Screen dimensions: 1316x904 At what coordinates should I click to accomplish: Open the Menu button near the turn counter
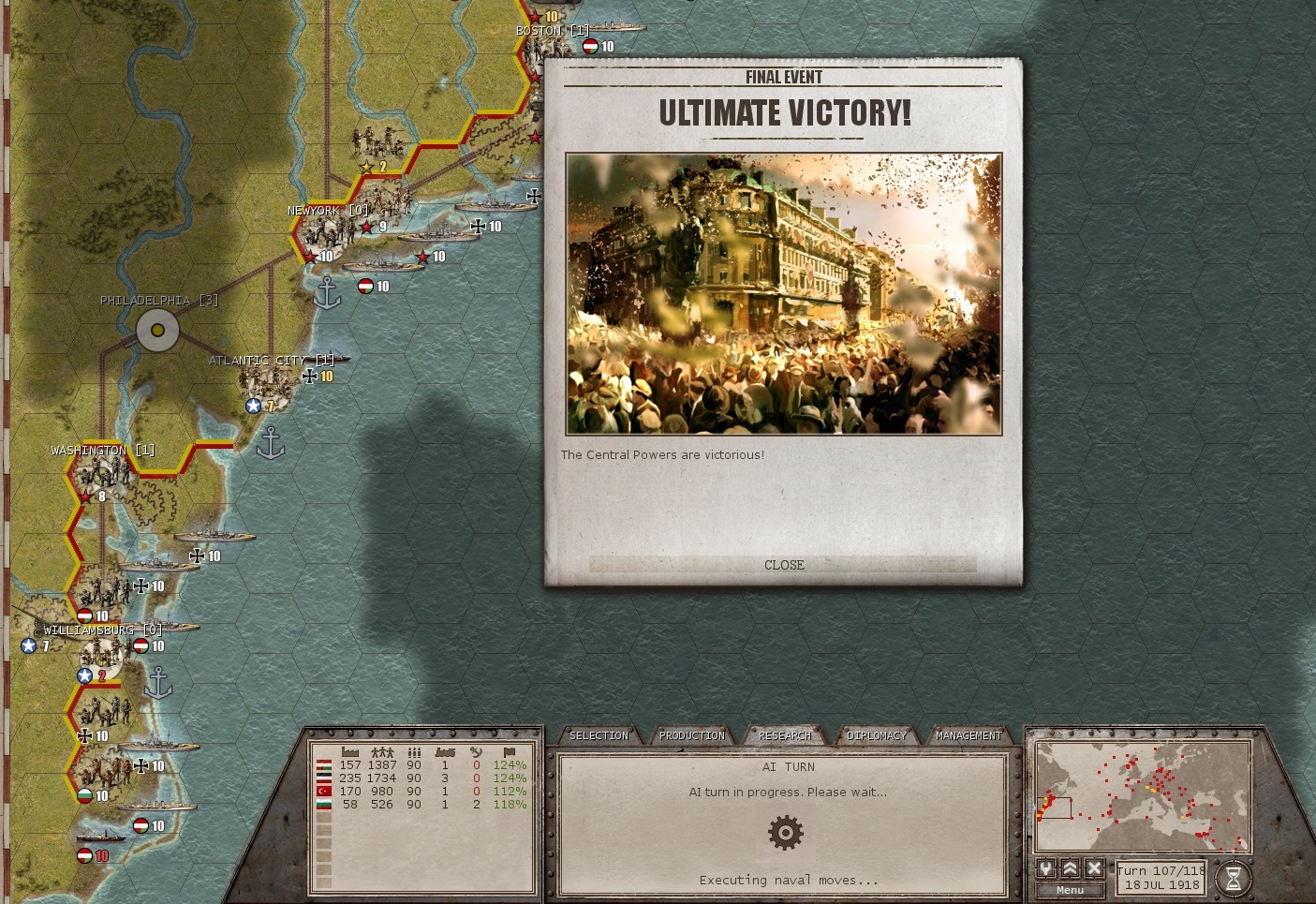pos(1069,889)
